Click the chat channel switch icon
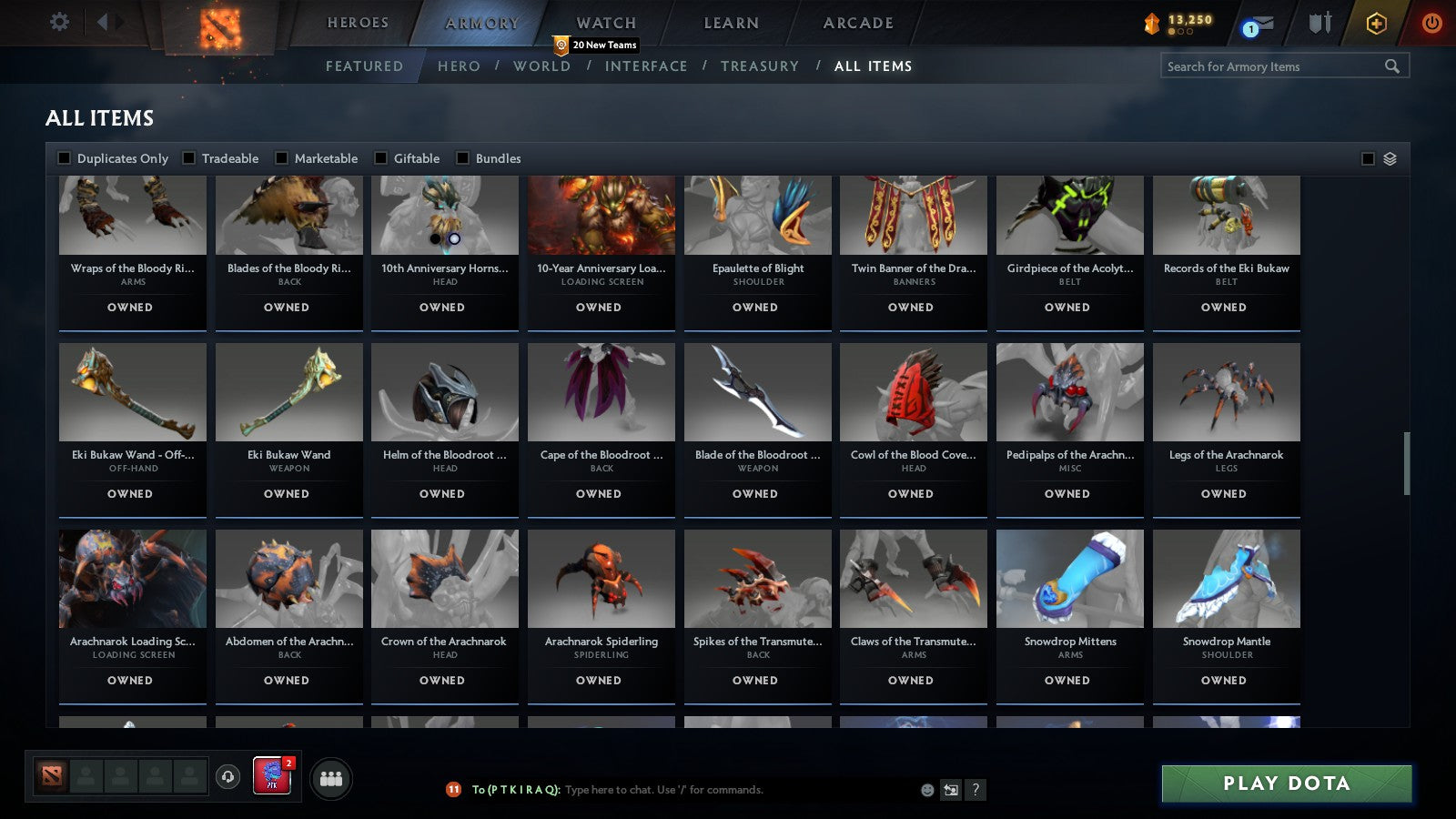Viewport: 1456px width, 819px height. (x=950, y=790)
